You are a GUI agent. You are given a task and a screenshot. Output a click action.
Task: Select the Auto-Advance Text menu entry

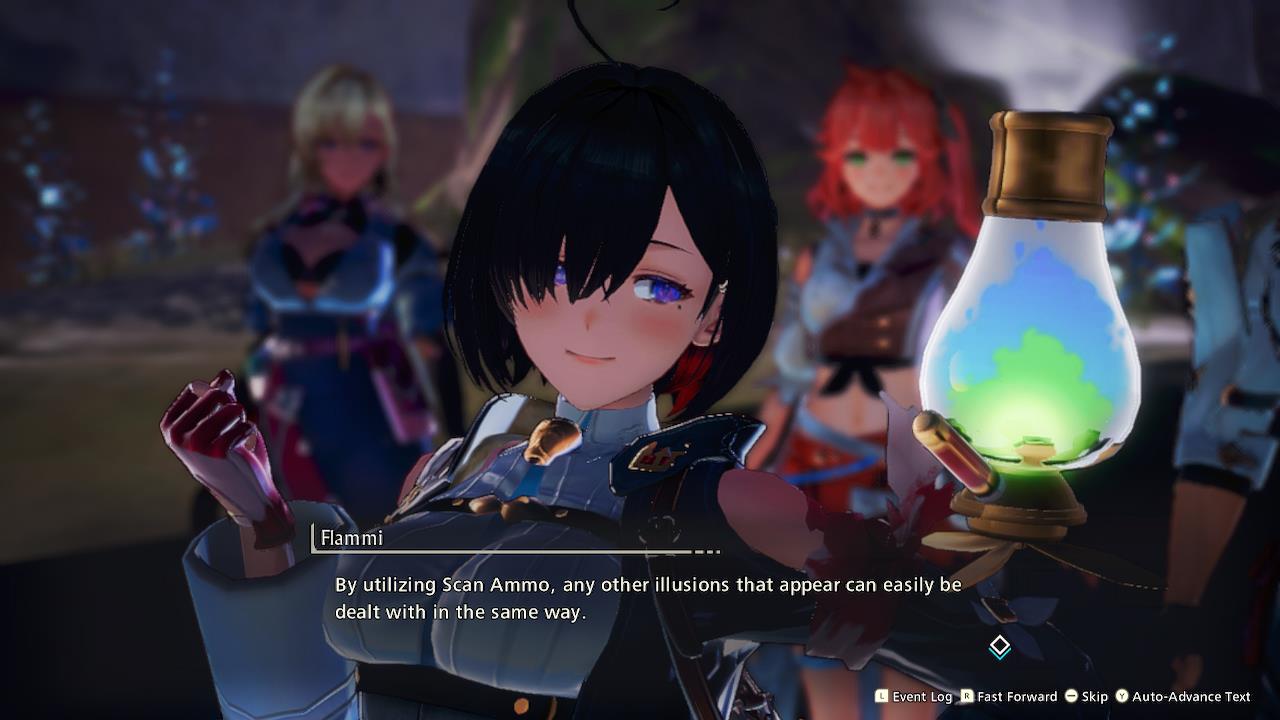coord(1190,697)
